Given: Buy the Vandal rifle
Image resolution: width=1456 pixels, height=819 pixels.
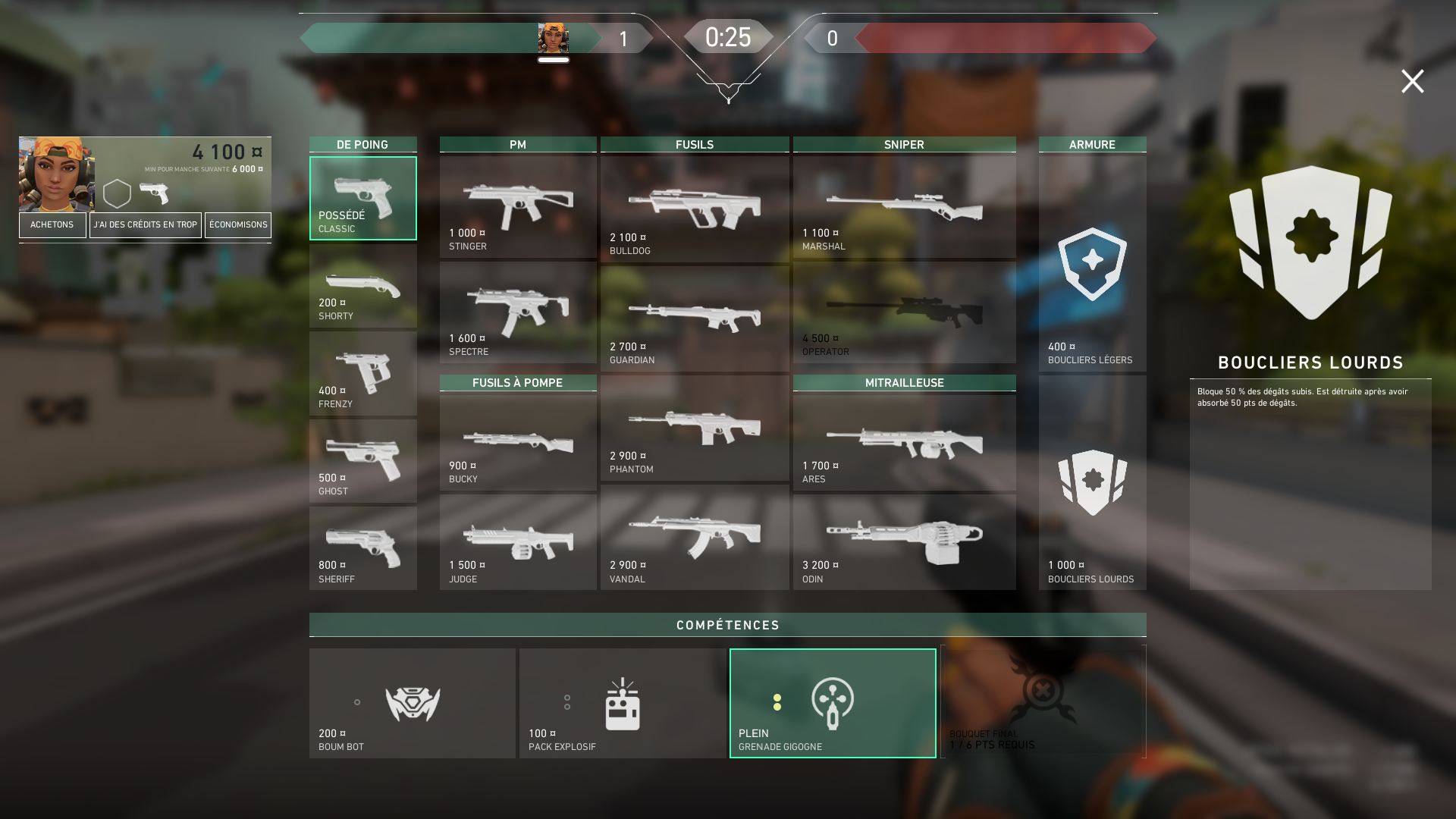Looking at the screenshot, I should 695,538.
